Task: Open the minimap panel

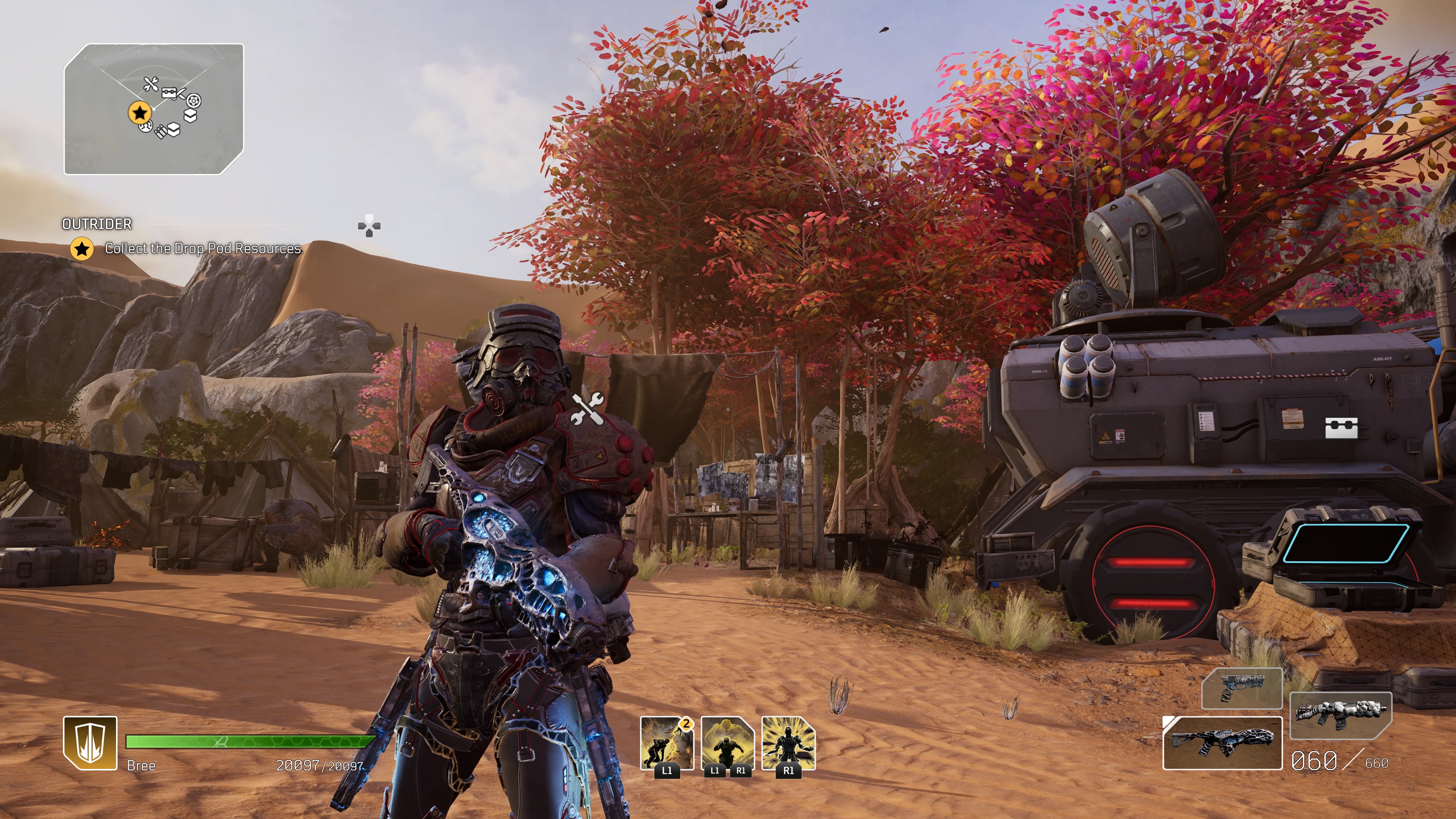Action: pos(154,108)
